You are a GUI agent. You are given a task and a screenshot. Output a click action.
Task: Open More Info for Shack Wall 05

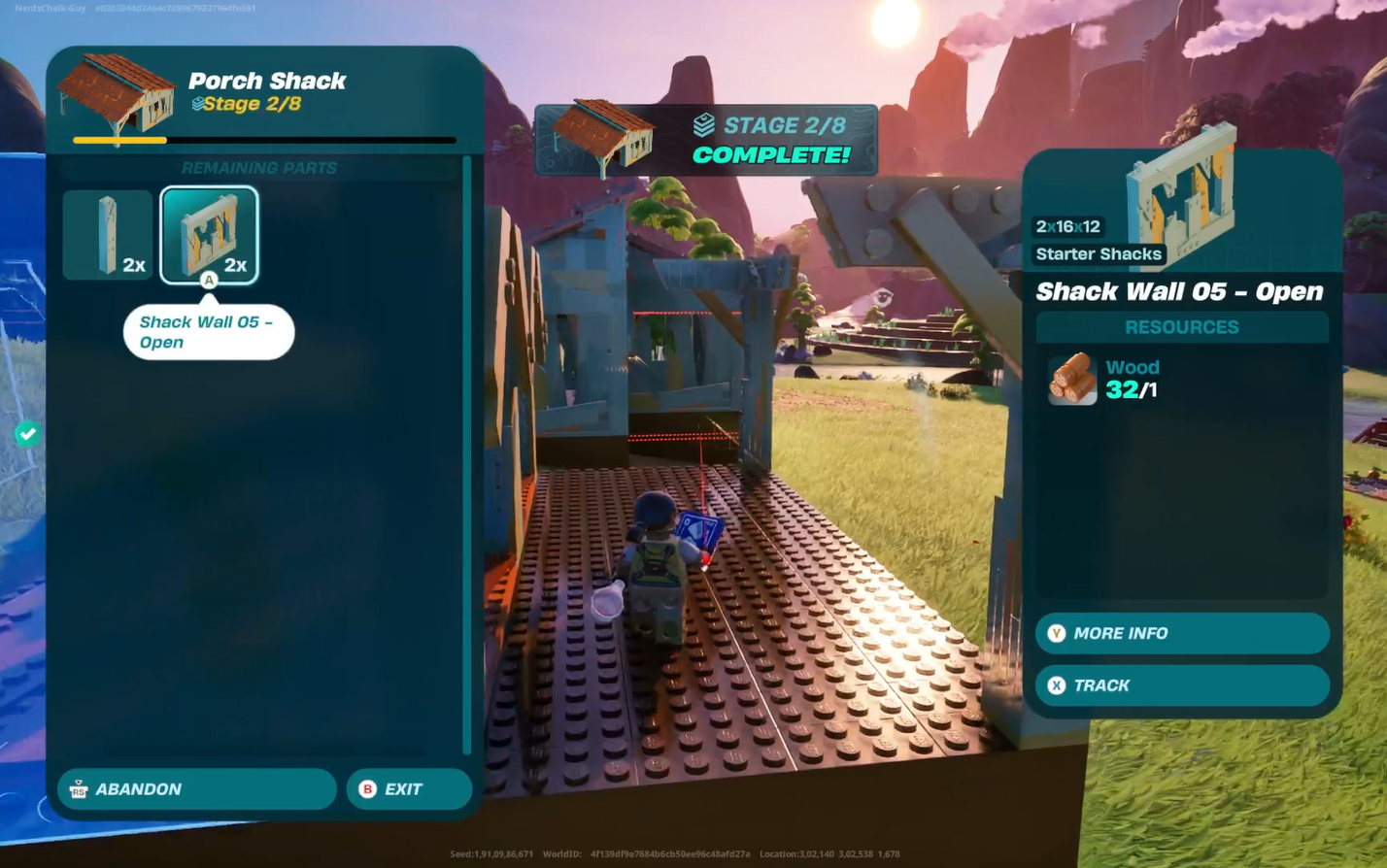click(x=1181, y=633)
